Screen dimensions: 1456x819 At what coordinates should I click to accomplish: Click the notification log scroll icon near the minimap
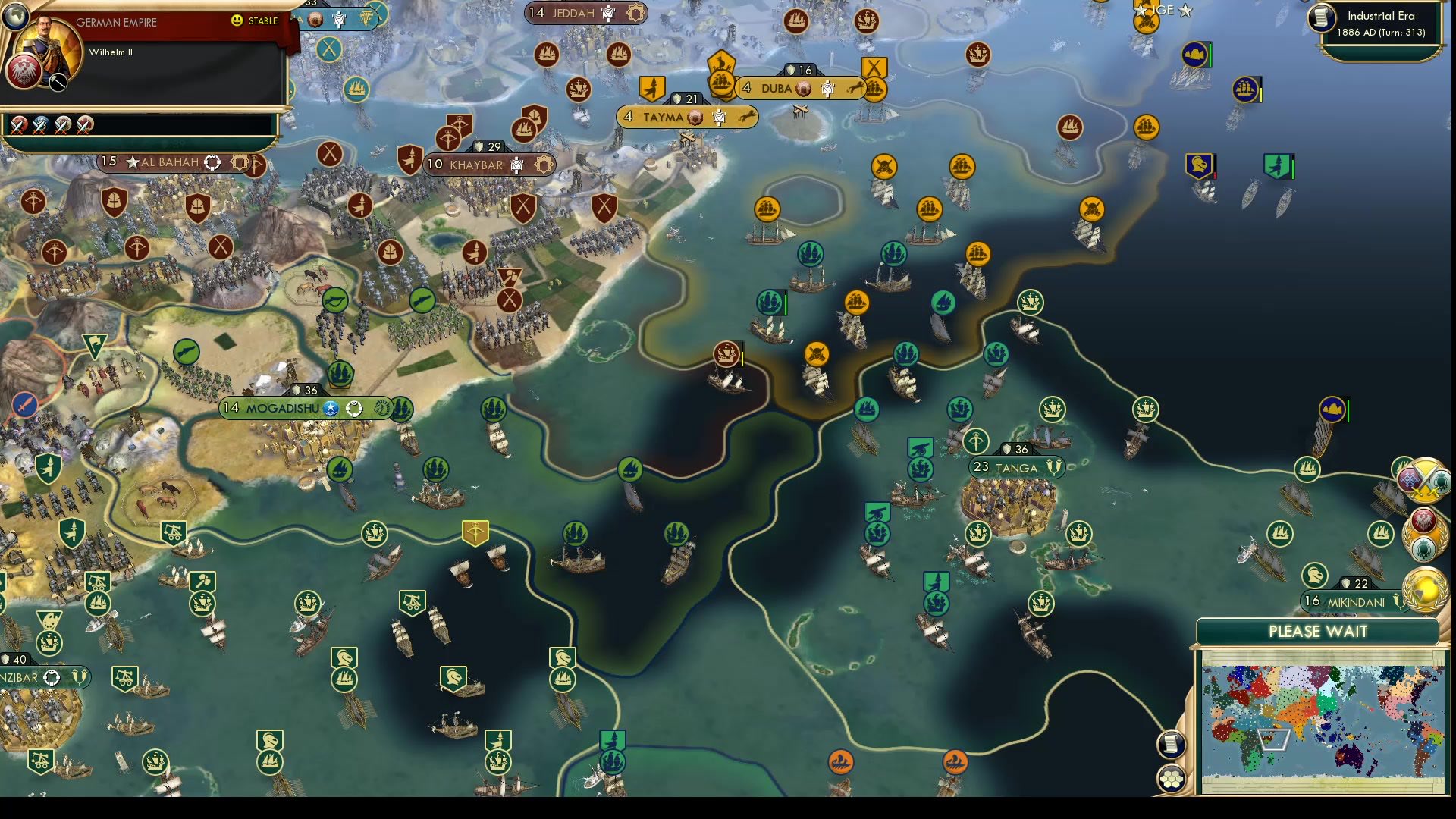(x=1171, y=745)
